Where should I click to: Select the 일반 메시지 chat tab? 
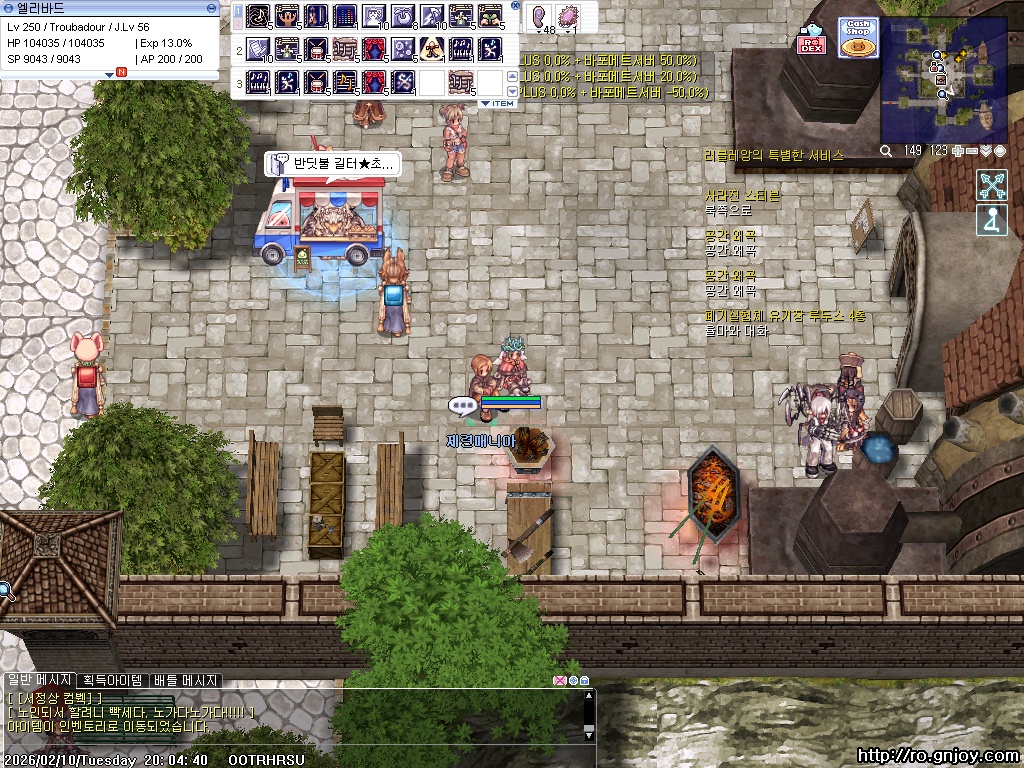tap(39, 680)
